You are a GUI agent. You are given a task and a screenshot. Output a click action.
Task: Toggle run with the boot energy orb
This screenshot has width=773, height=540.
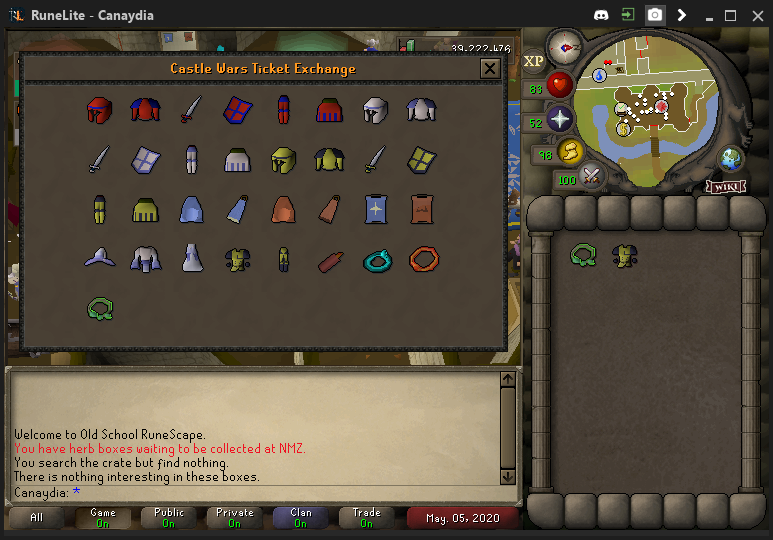tap(571, 152)
